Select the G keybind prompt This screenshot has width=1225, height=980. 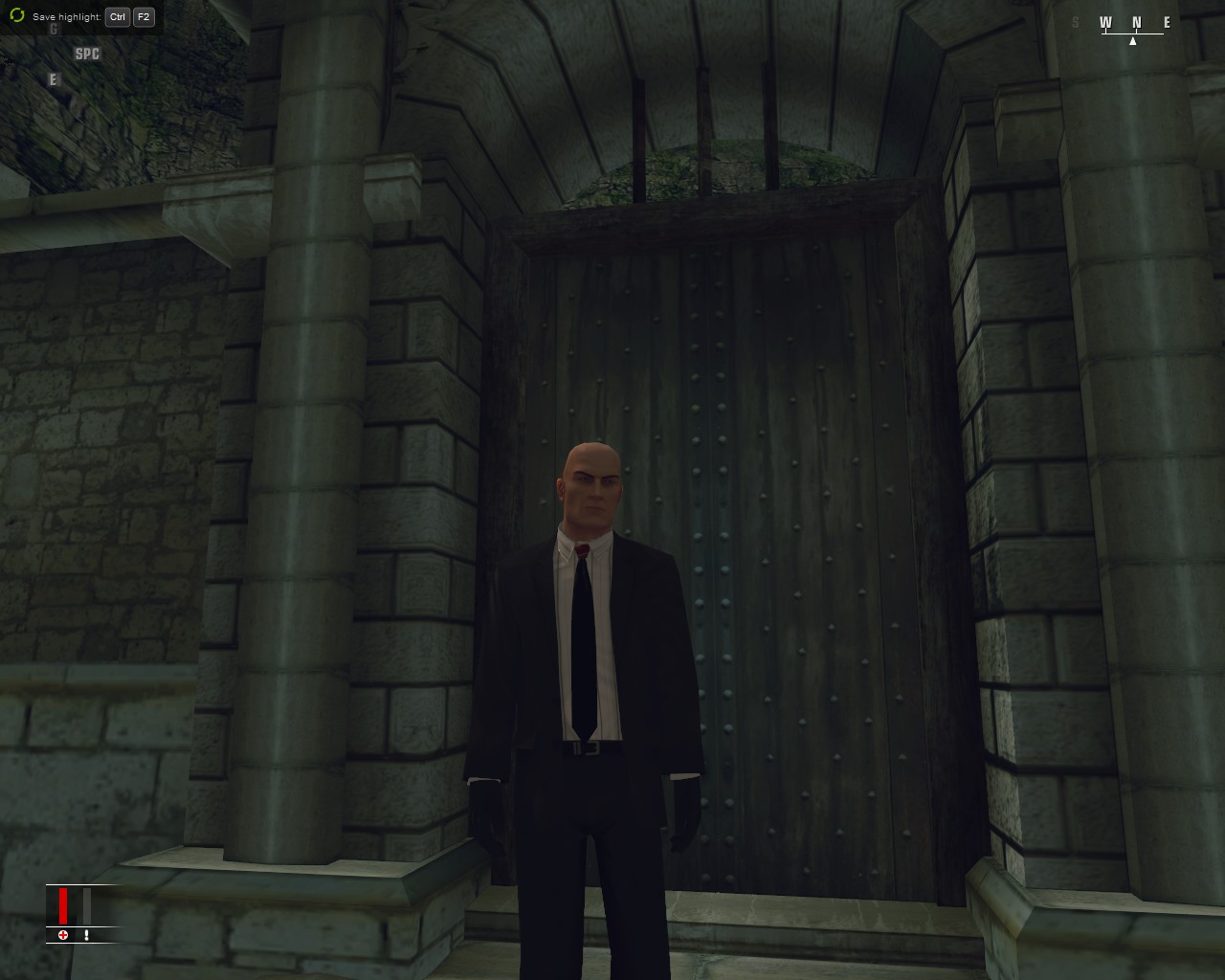[54, 29]
